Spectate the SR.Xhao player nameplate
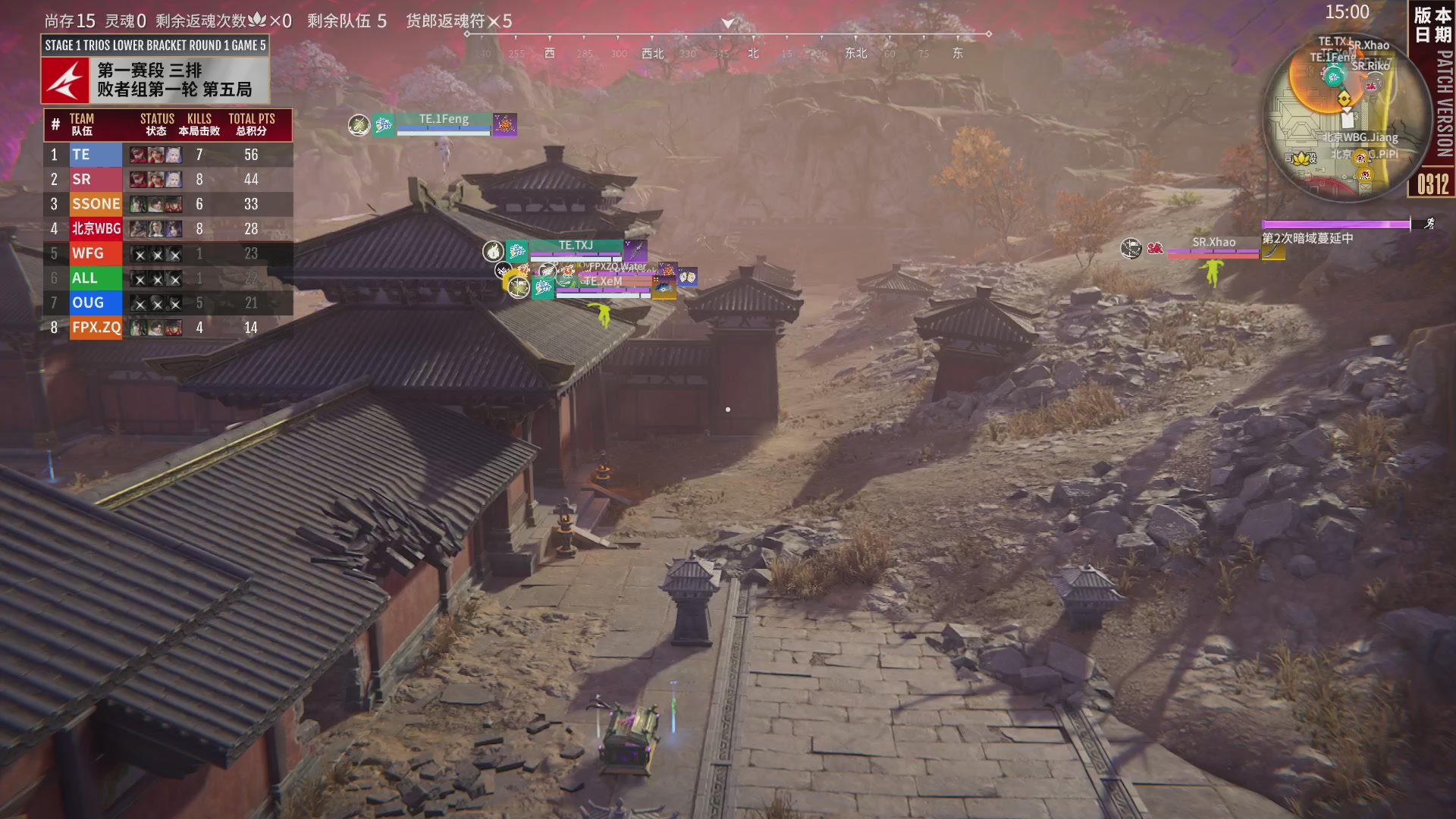The image size is (1456, 819). tap(1213, 243)
